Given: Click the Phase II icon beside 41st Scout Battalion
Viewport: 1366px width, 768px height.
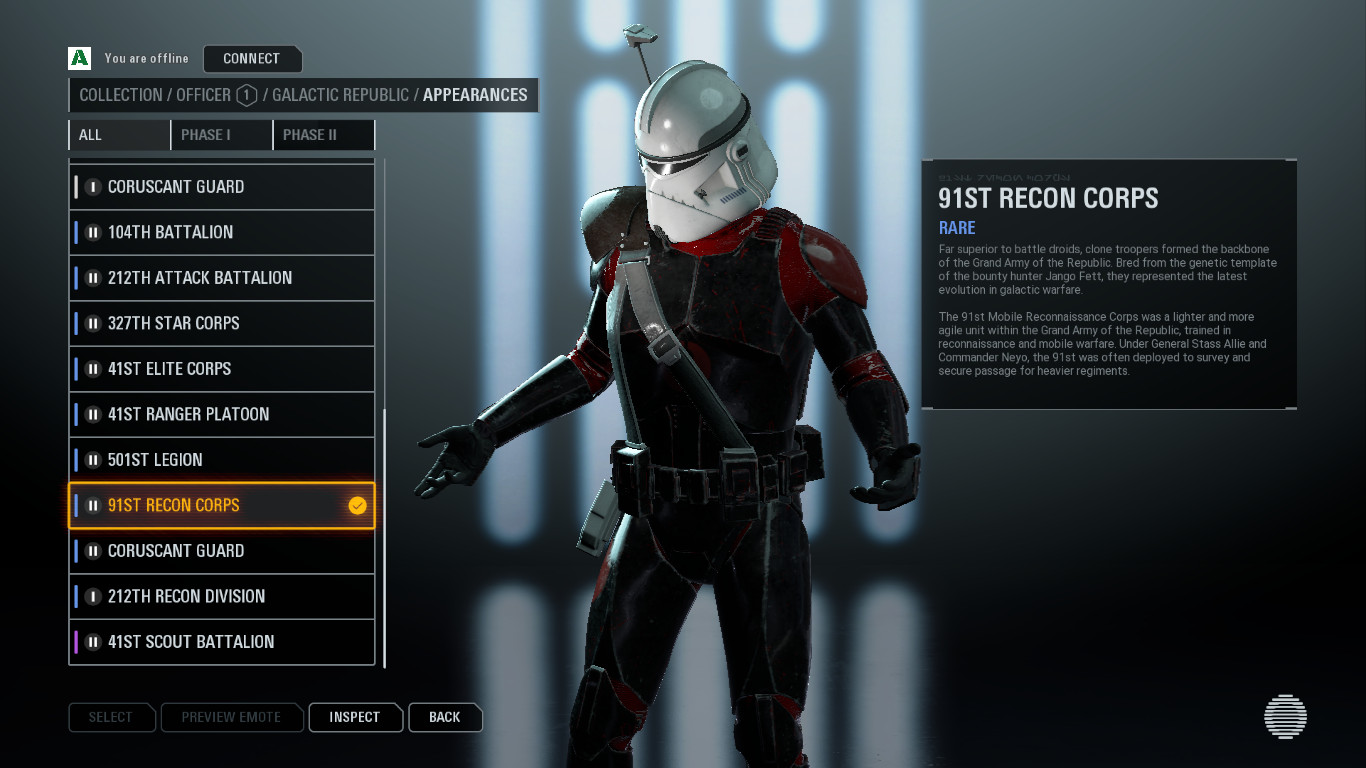Looking at the screenshot, I should 91,642.
